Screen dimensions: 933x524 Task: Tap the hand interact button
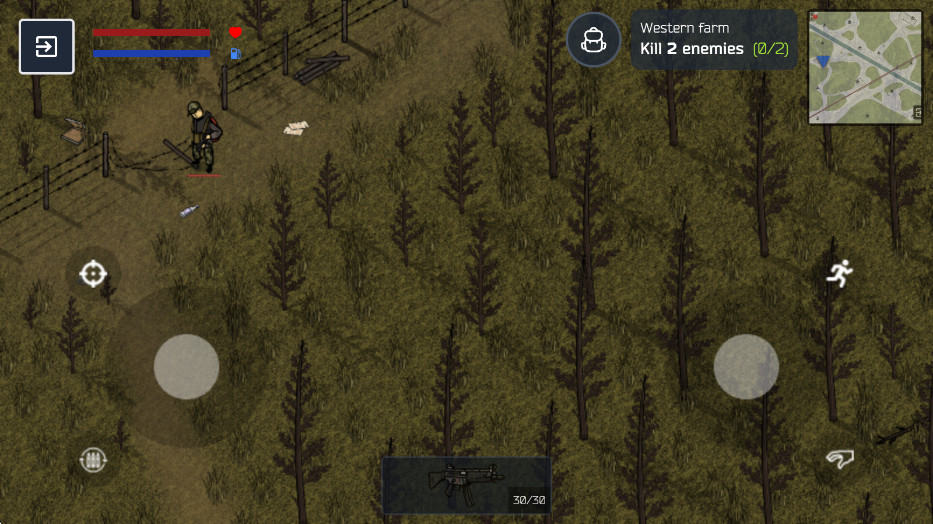[x=839, y=459]
